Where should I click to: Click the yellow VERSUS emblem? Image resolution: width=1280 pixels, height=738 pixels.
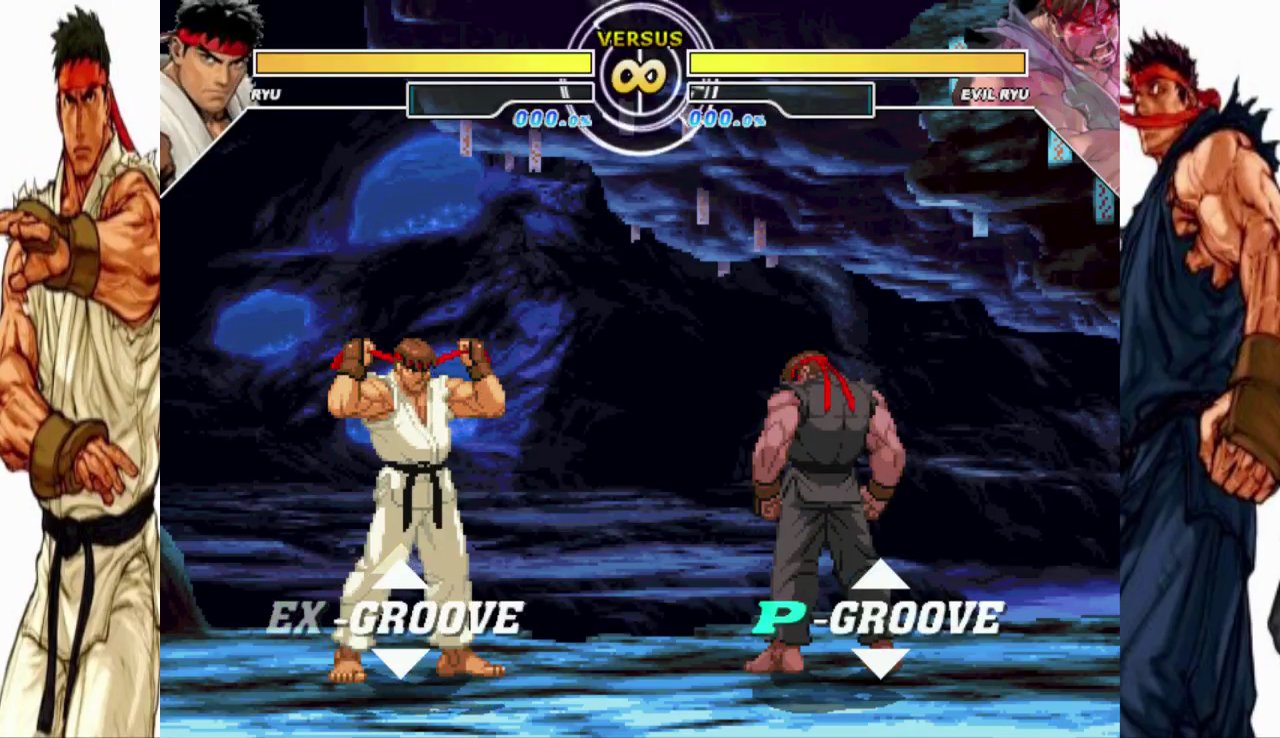(x=640, y=40)
